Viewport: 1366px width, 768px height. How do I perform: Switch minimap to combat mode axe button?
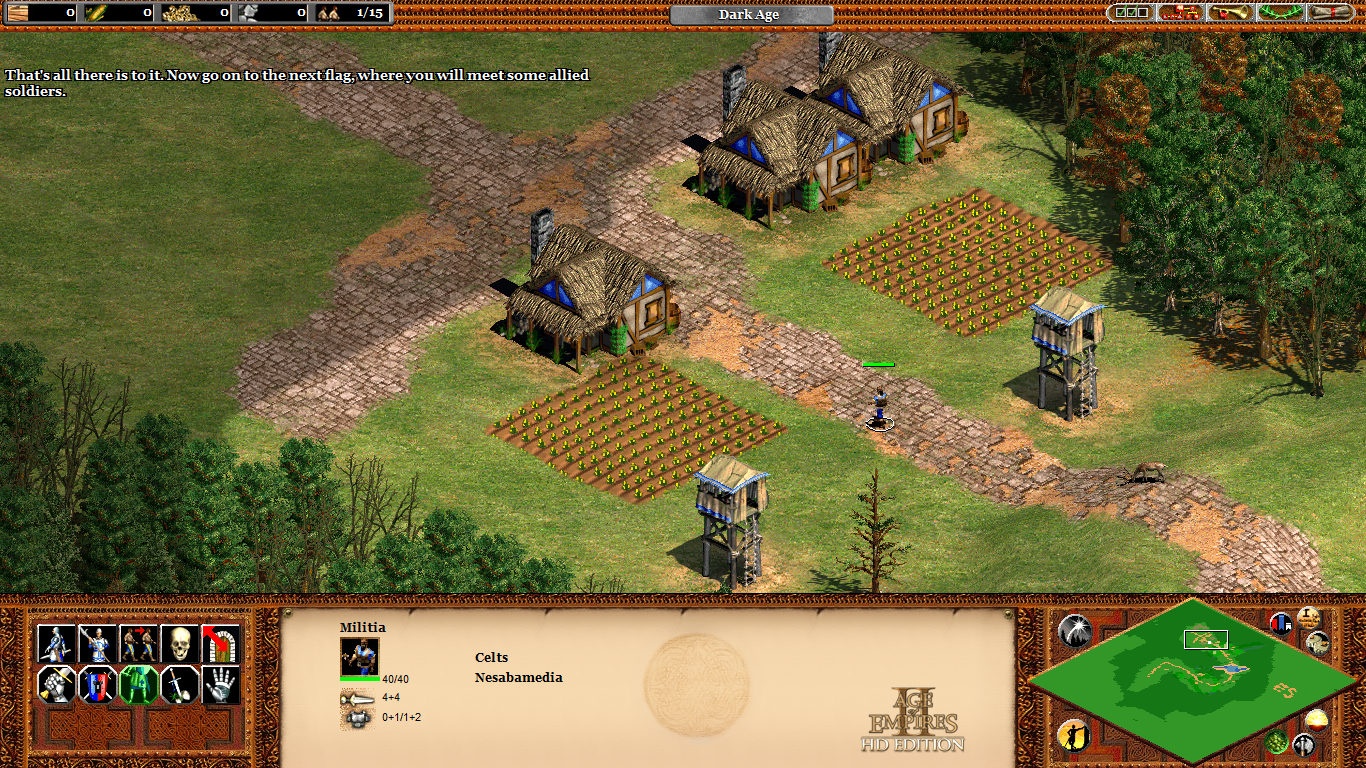(1303, 744)
